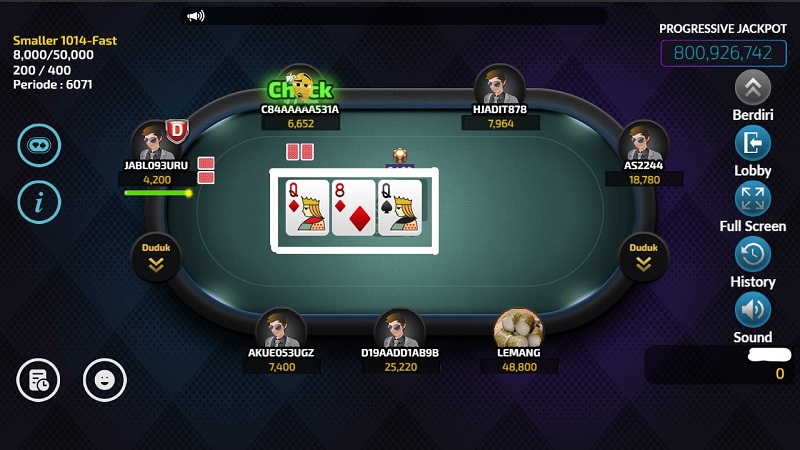The height and width of the screenshot is (450, 800).
Task: Click player AKUE053UGZ's avatar
Action: coord(281,331)
